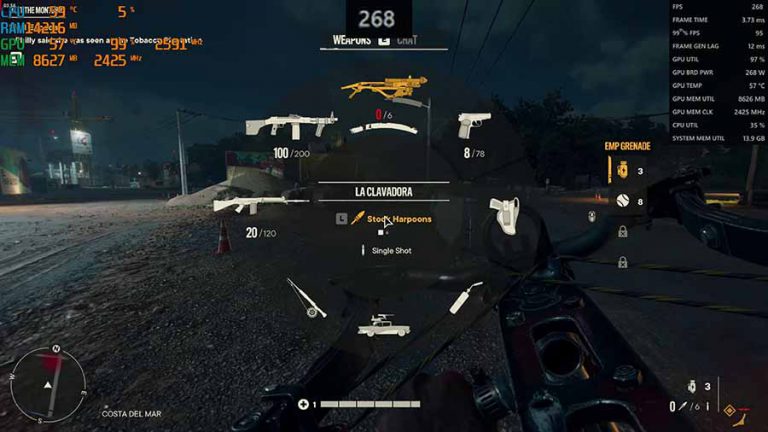Image resolution: width=768 pixels, height=432 pixels.
Task: Choose the baseball throwable
Action: coord(622,201)
